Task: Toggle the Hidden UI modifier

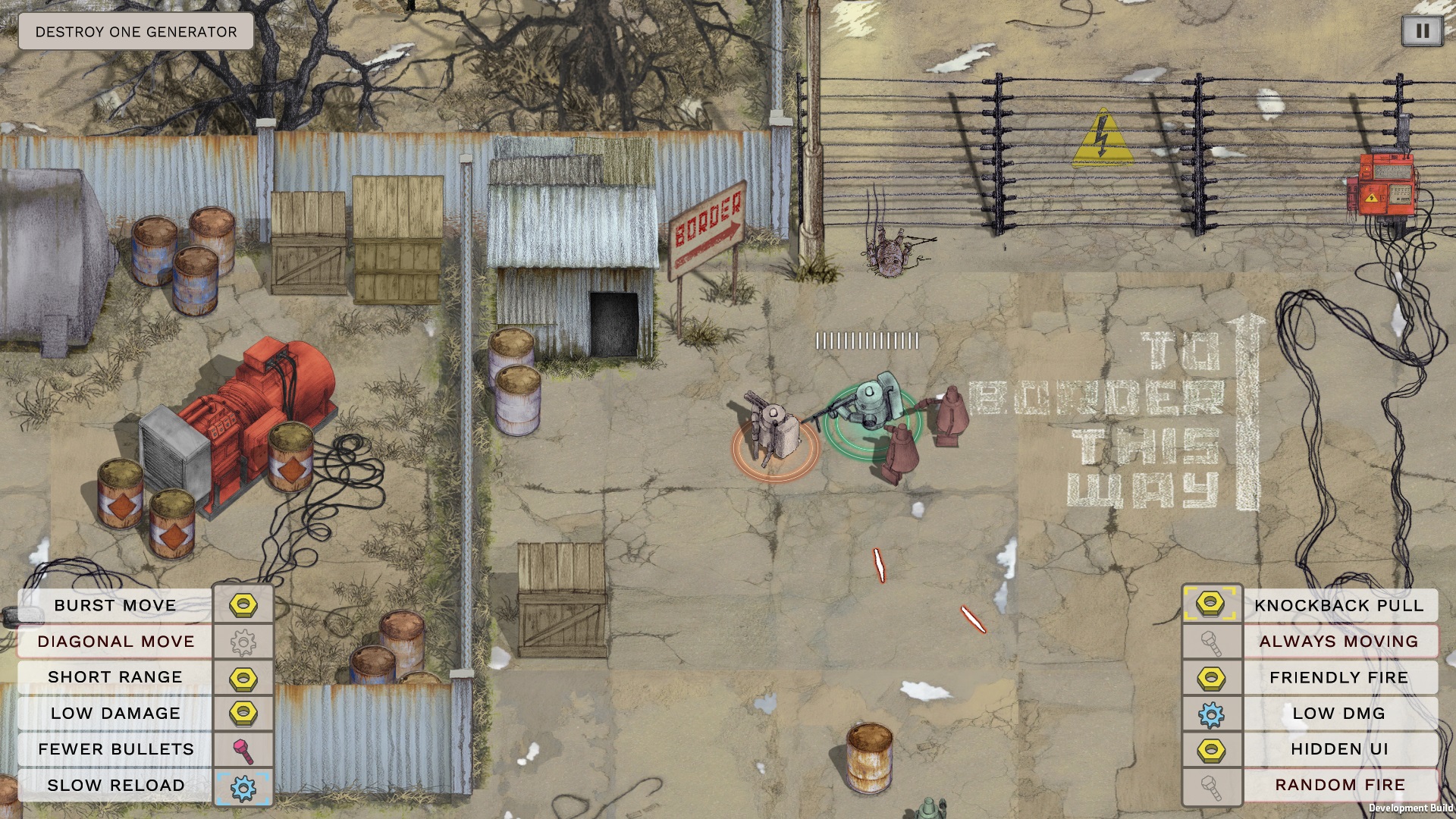Action: pyautogui.click(x=1338, y=749)
